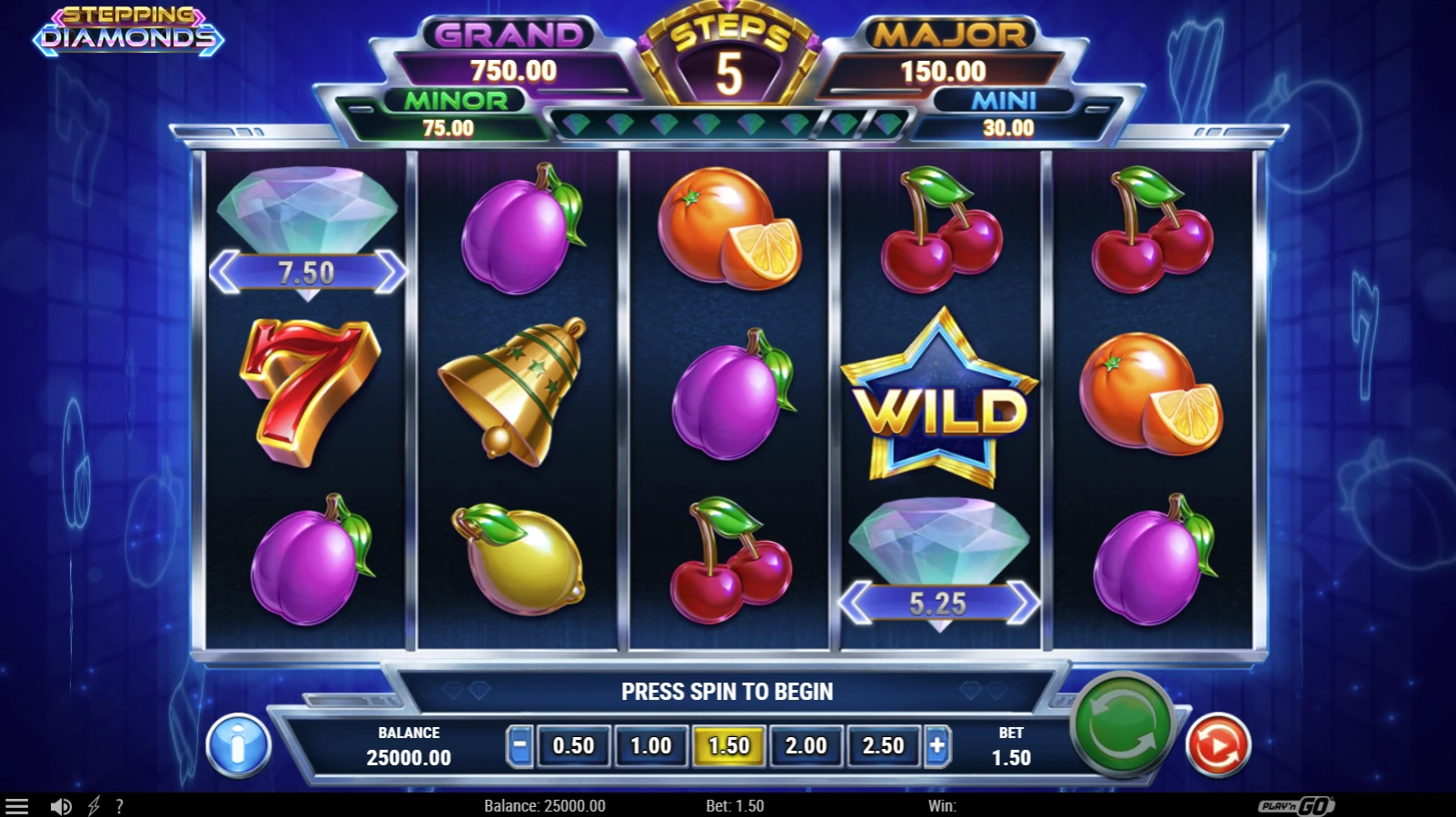
Task: Deselect the highlighted 1.50 bet
Action: point(728,746)
